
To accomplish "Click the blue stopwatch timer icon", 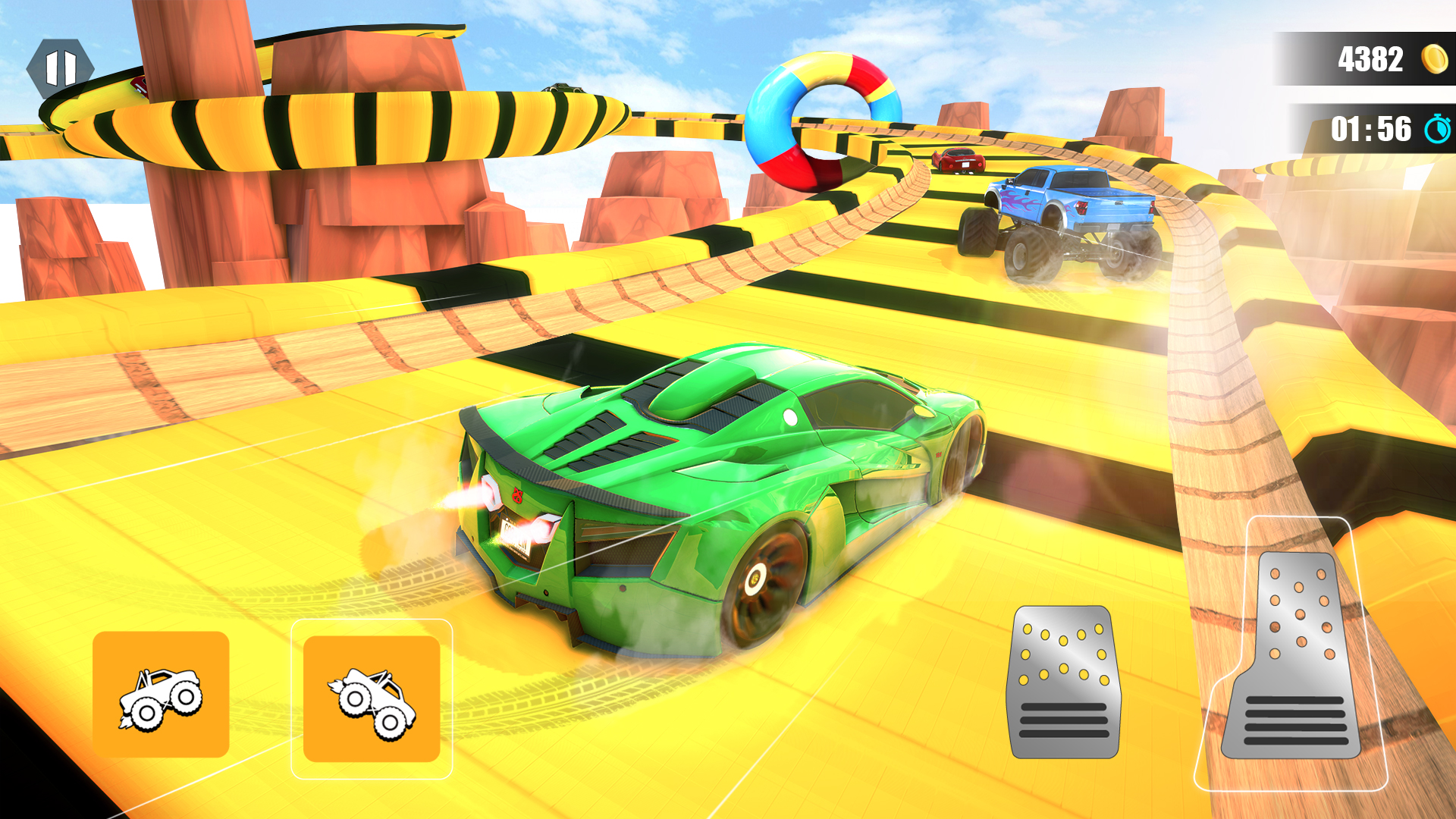I will click(x=1435, y=129).
